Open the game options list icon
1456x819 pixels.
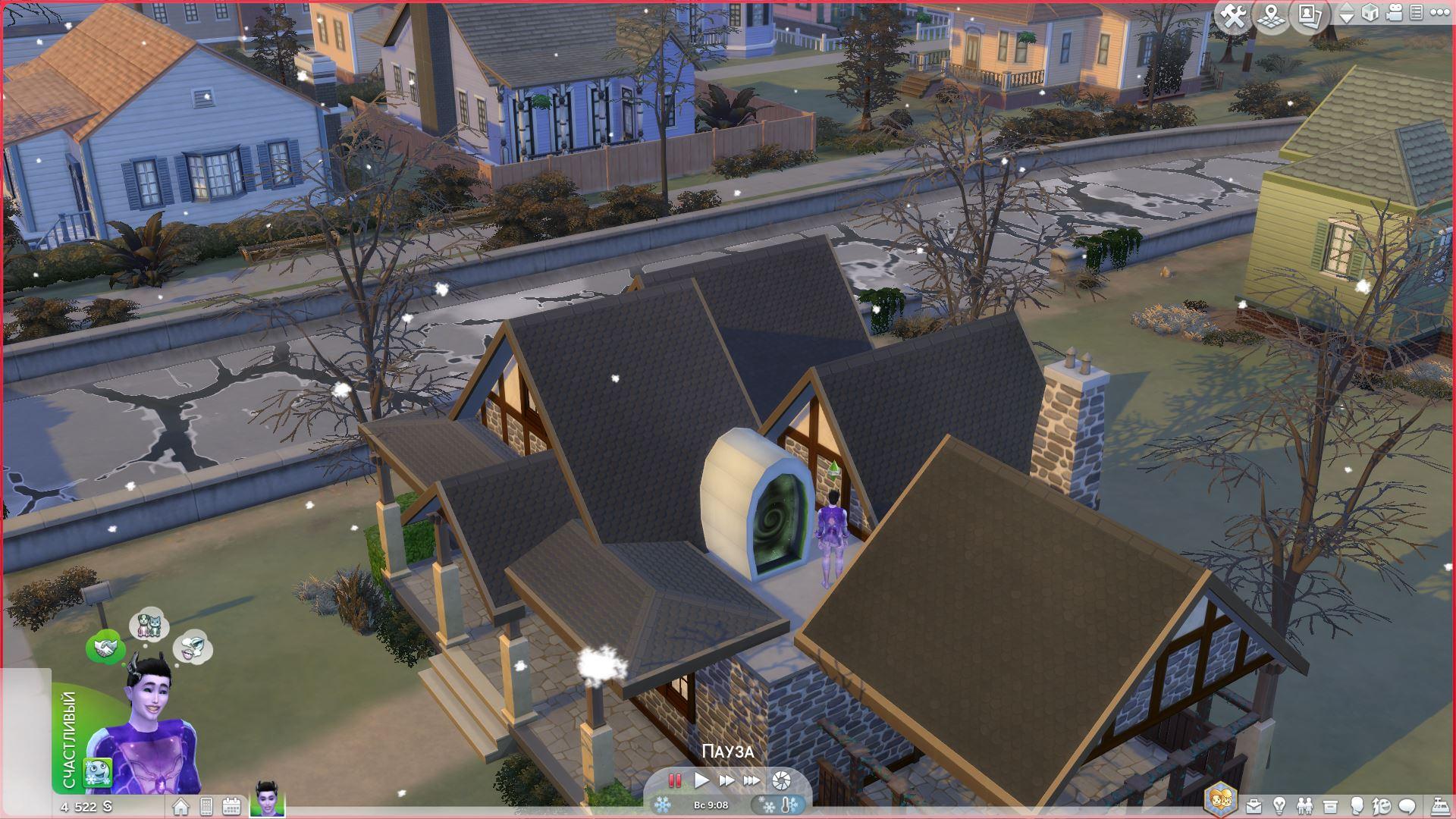pyautogui.click(x=1416, y=14)
